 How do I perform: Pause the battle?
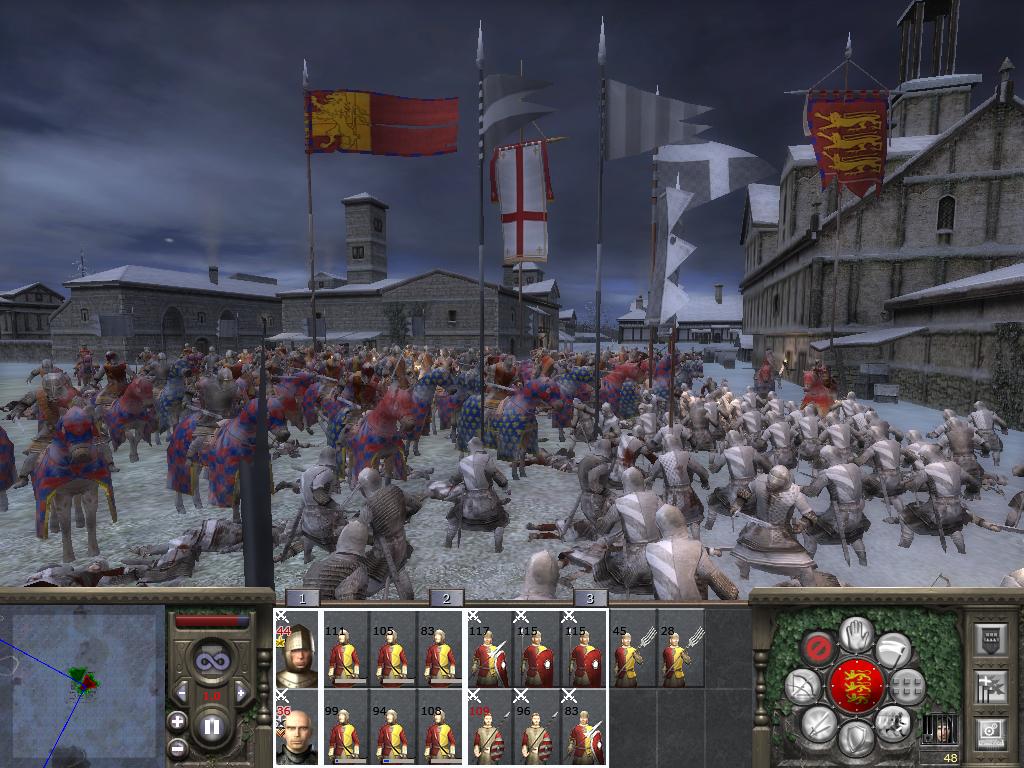pos(211,728)
